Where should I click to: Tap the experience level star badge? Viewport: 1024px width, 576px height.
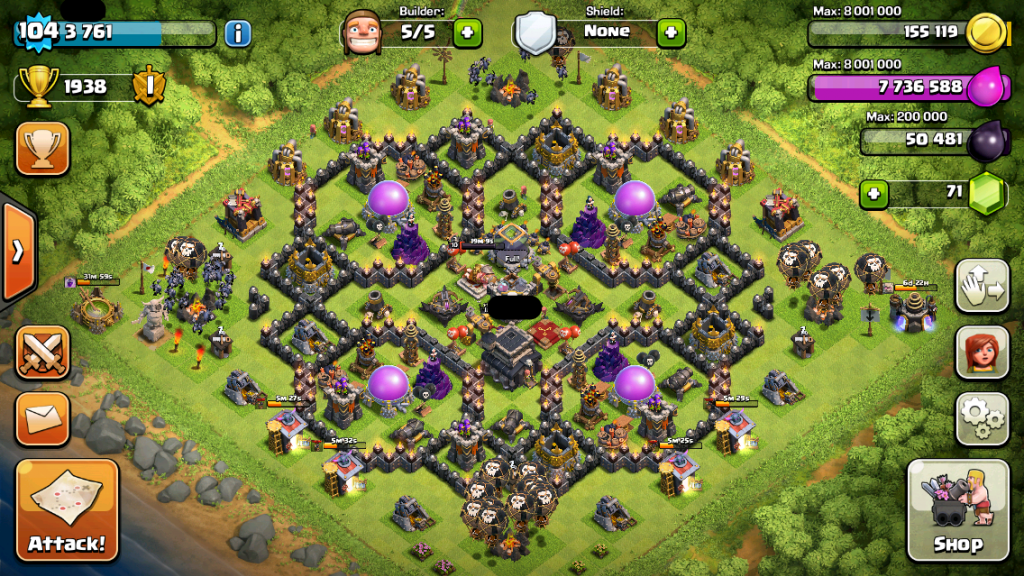[x=38, y=32]
